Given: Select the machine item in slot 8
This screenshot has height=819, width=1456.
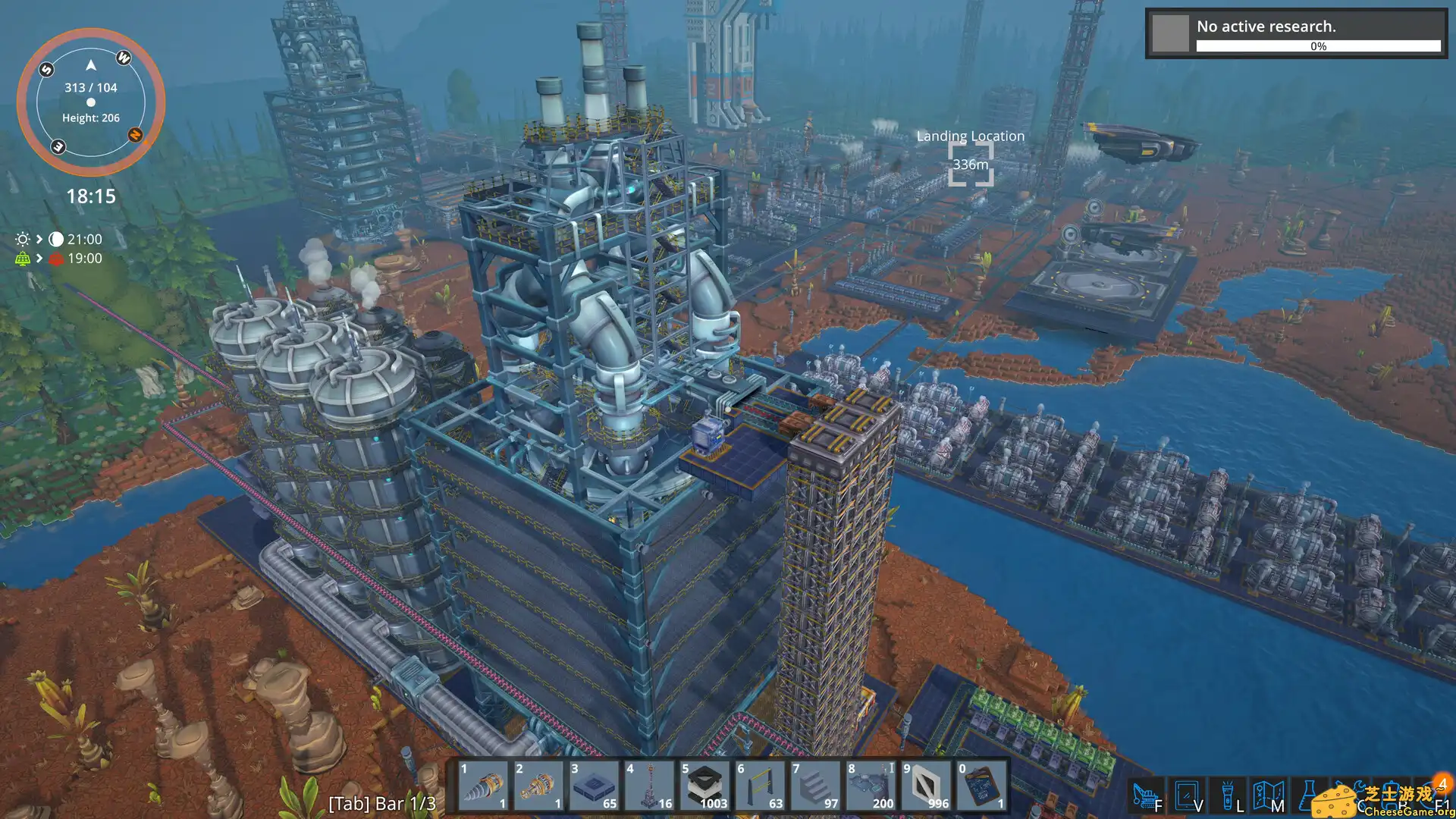Looking at the screenshot, I should [x=871, y=786].
